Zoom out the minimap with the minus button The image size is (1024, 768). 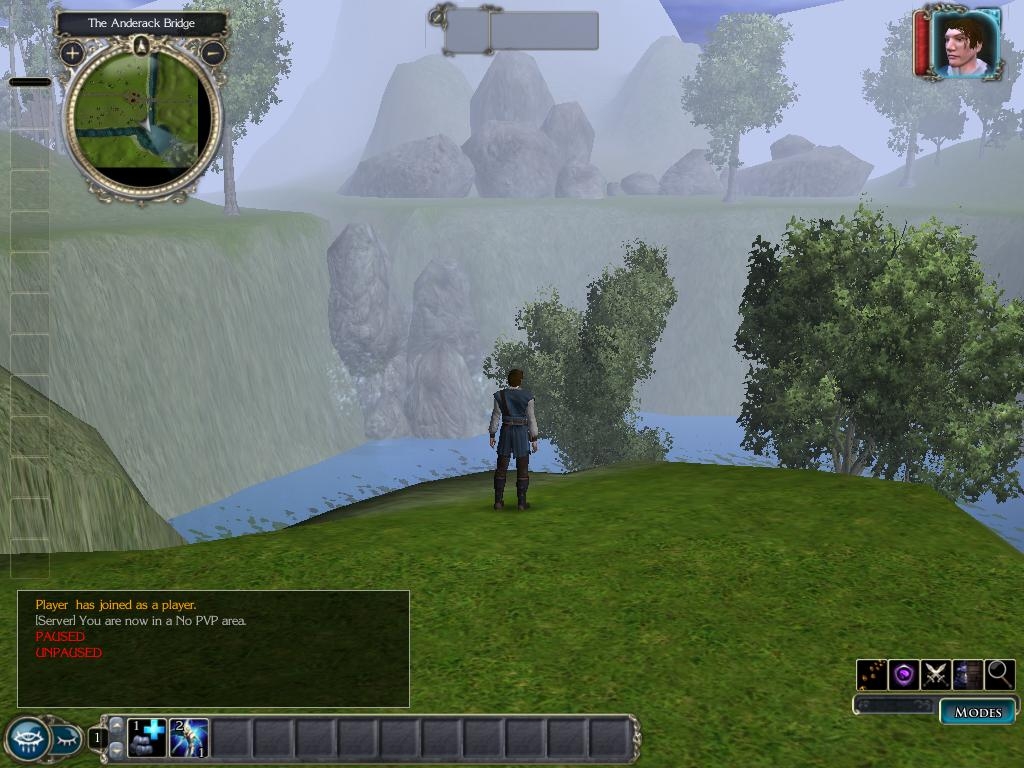[x=213, y=53]
